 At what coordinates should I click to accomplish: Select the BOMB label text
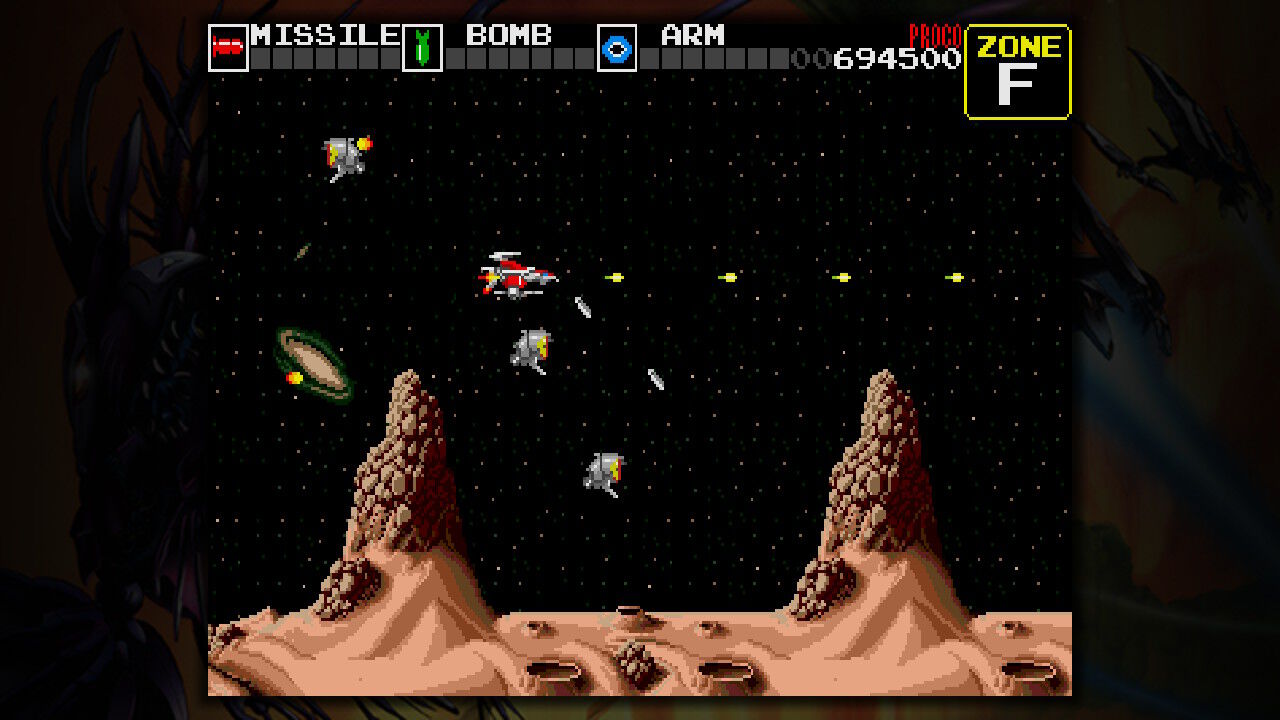(x=510, y=34)
